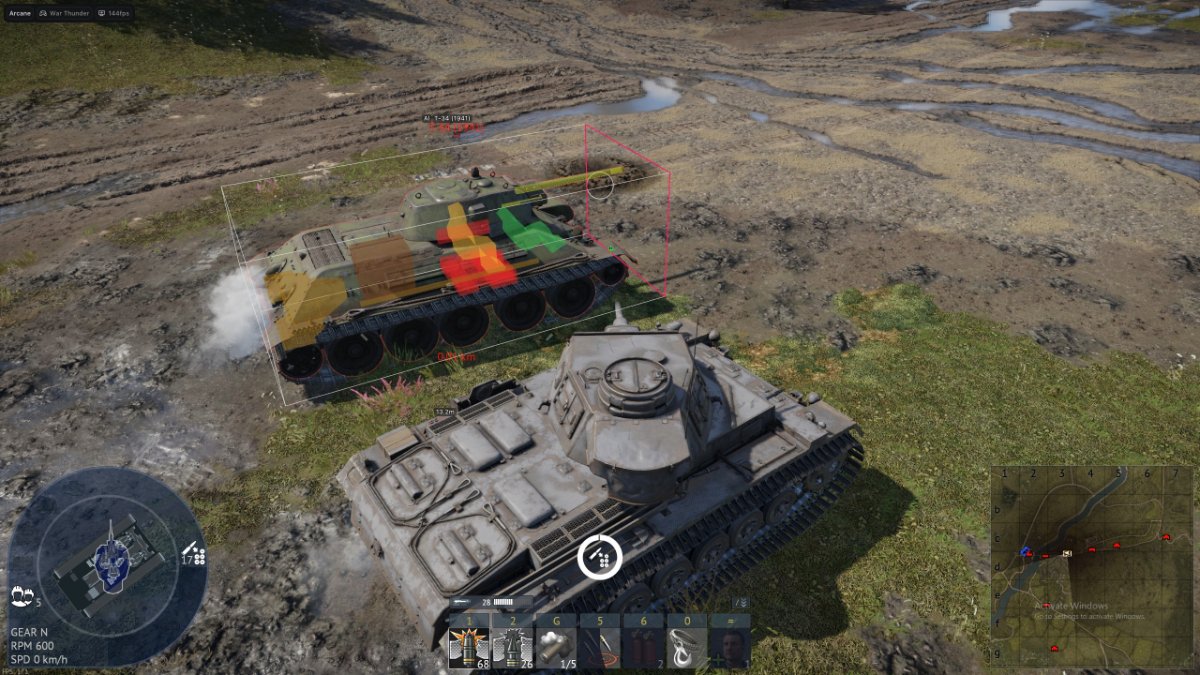Open the tank damage status indicator
The width and height of the screenshot is (1200, 675).
click(108, 562)
